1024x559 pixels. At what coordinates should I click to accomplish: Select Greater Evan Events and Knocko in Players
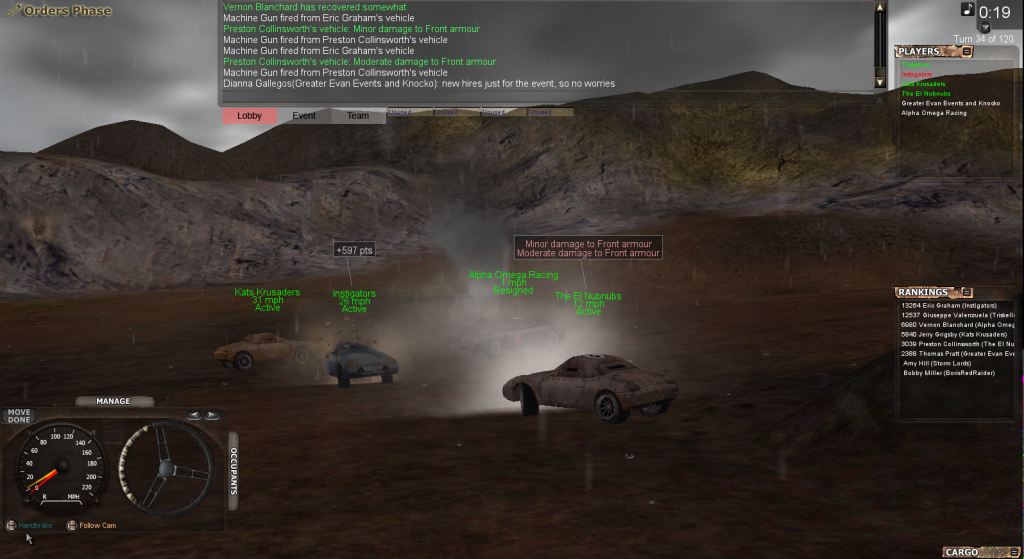950,103
